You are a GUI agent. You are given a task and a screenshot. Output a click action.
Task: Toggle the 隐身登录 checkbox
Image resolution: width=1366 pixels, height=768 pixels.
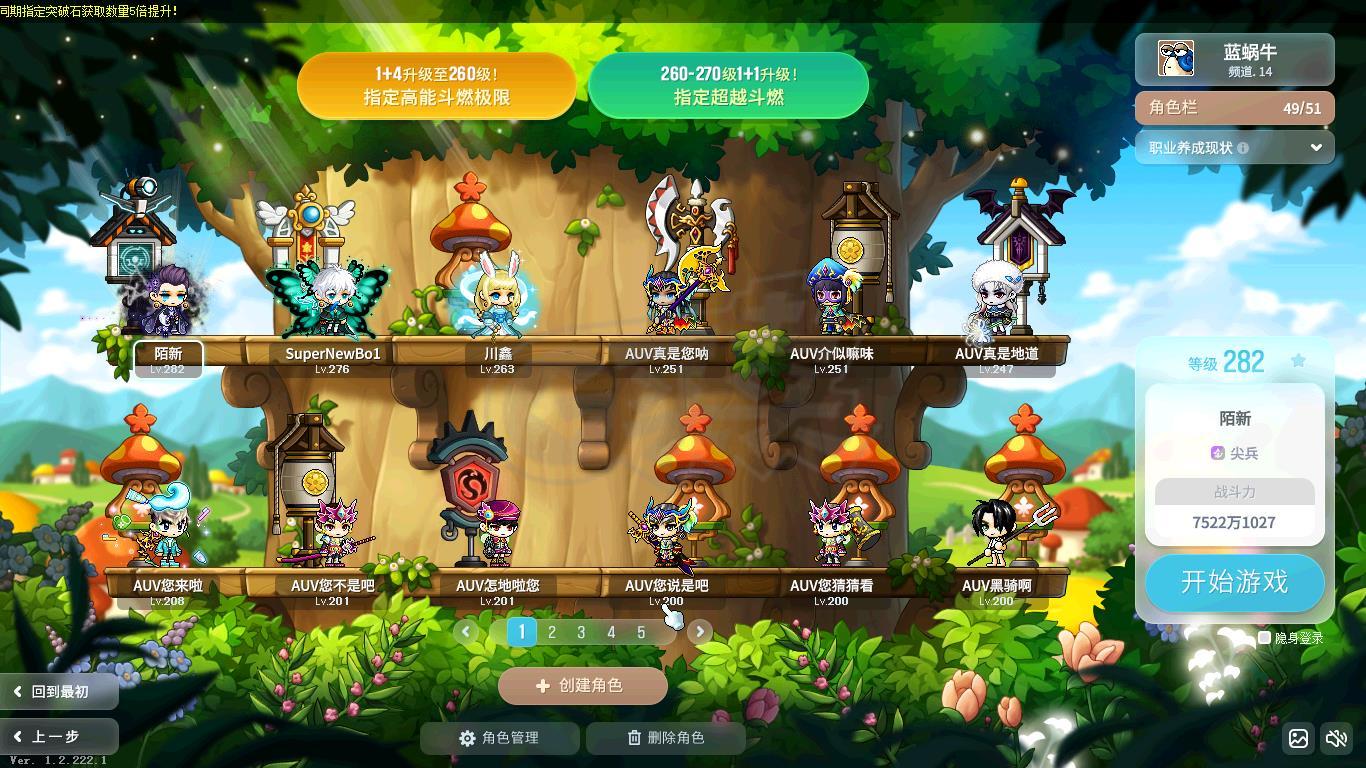[1264, 637]
